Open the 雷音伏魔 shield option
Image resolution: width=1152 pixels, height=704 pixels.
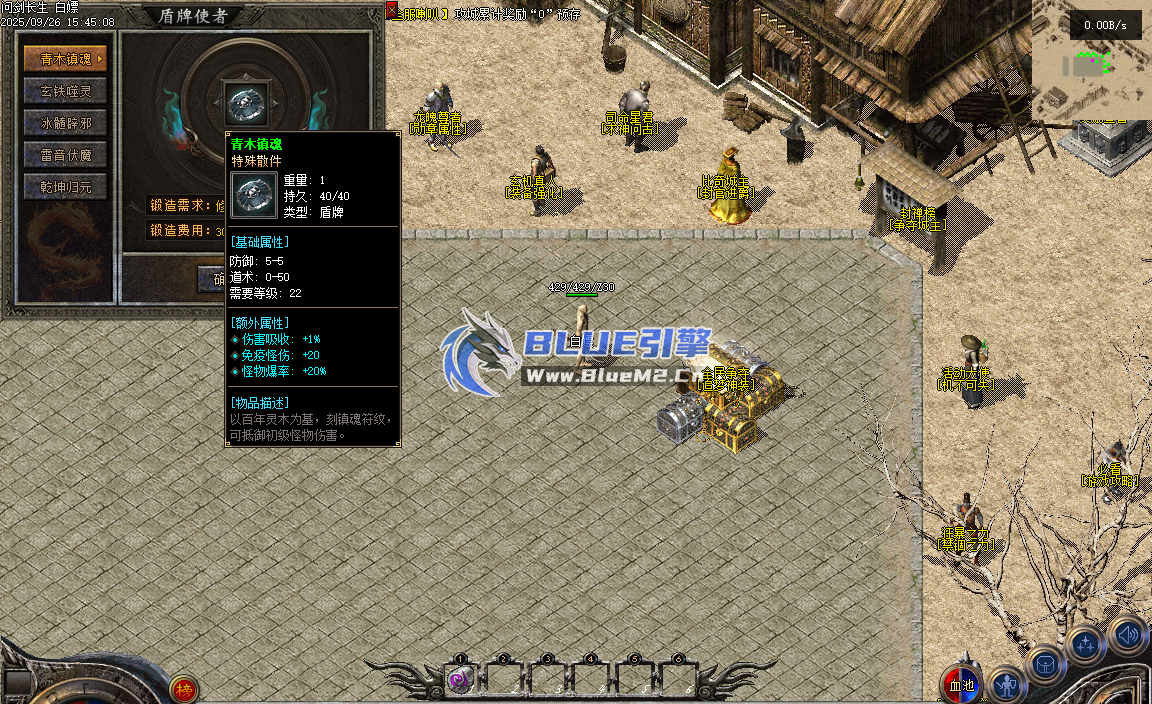coord(65,155)
